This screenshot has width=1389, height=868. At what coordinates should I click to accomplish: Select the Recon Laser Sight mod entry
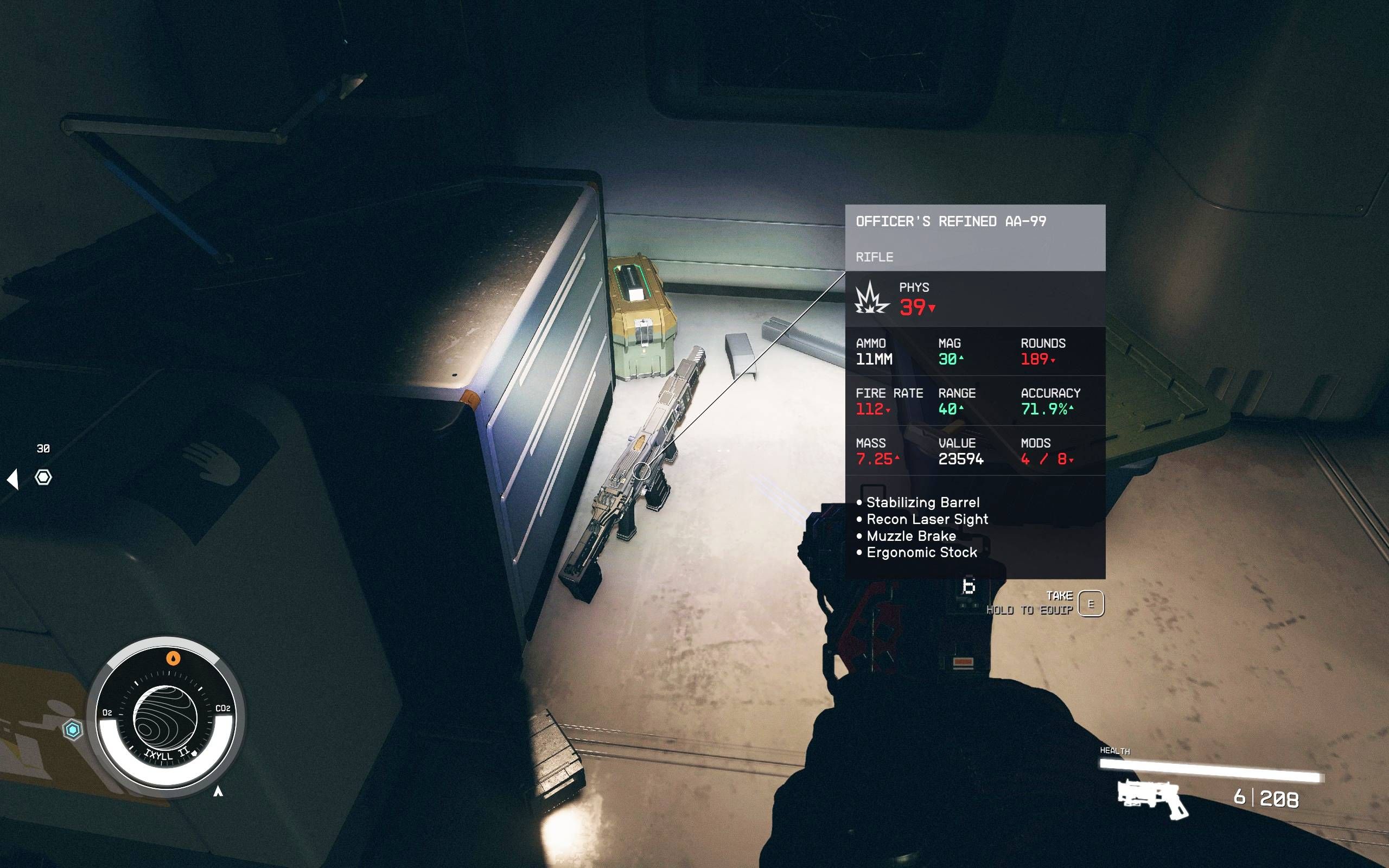(929, 519)
